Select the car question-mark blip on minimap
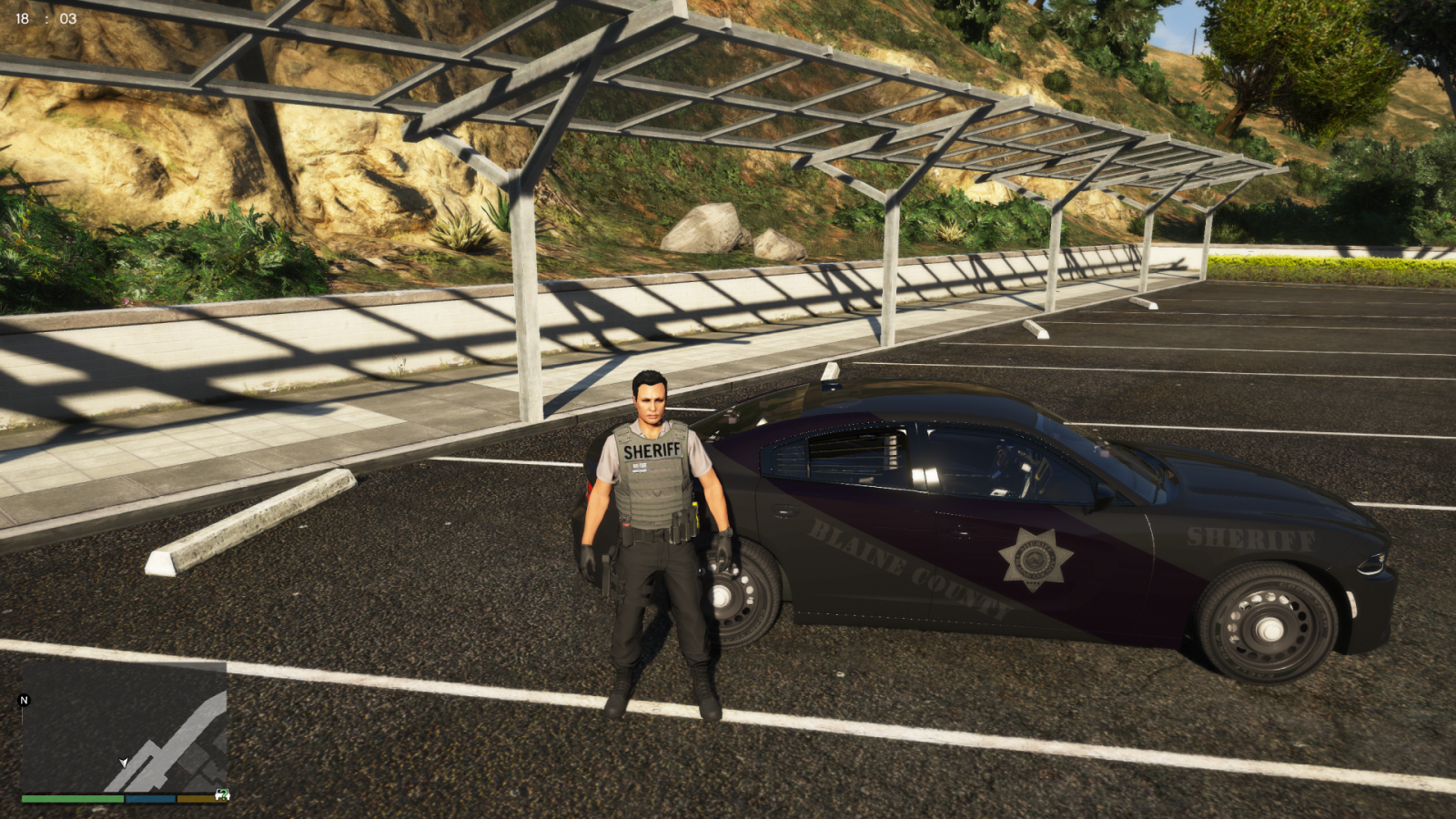 (221, 794)
